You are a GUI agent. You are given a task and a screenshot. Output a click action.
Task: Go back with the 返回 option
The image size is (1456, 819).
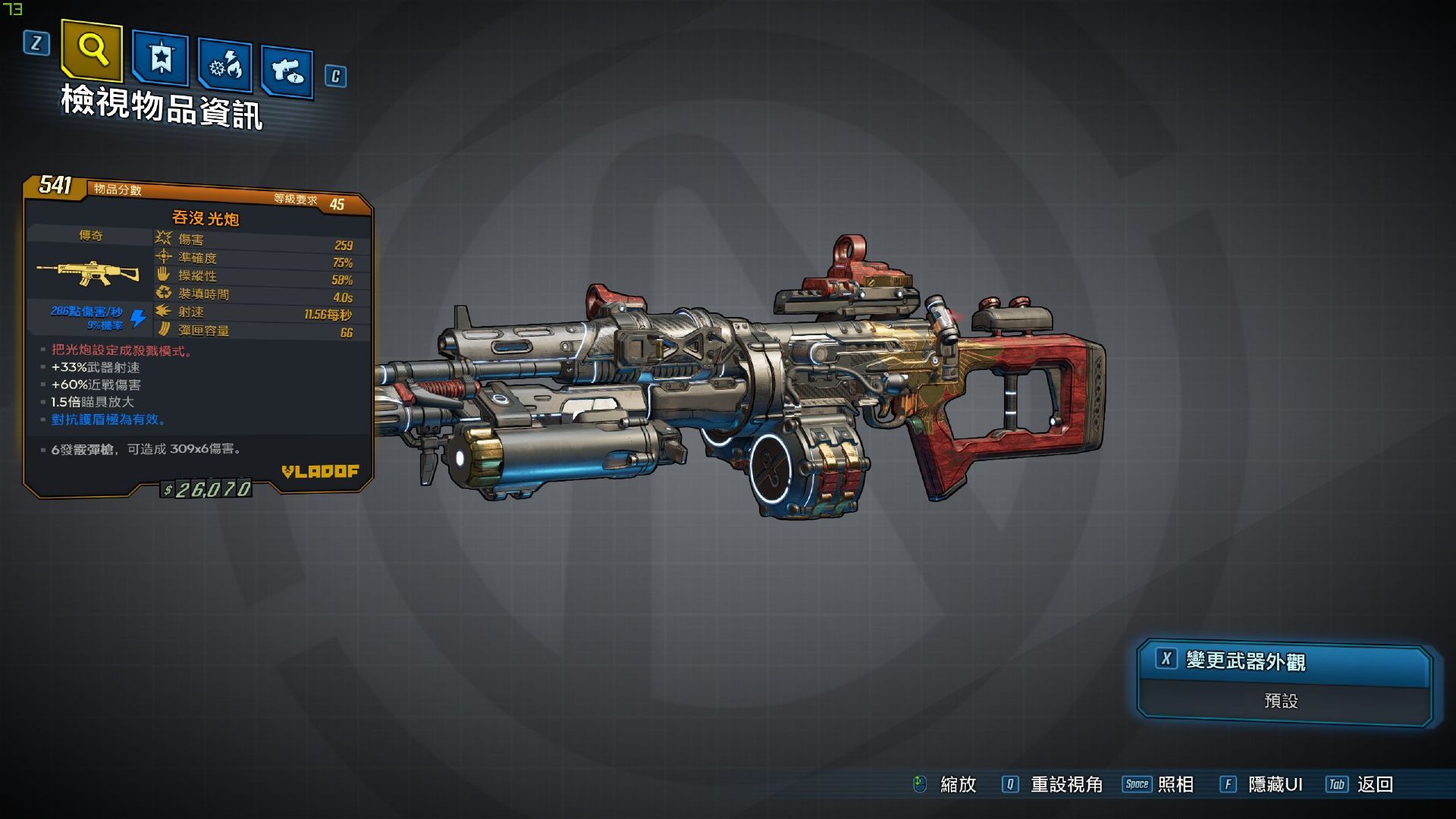pyautogui.click(x=1360, y=784)
